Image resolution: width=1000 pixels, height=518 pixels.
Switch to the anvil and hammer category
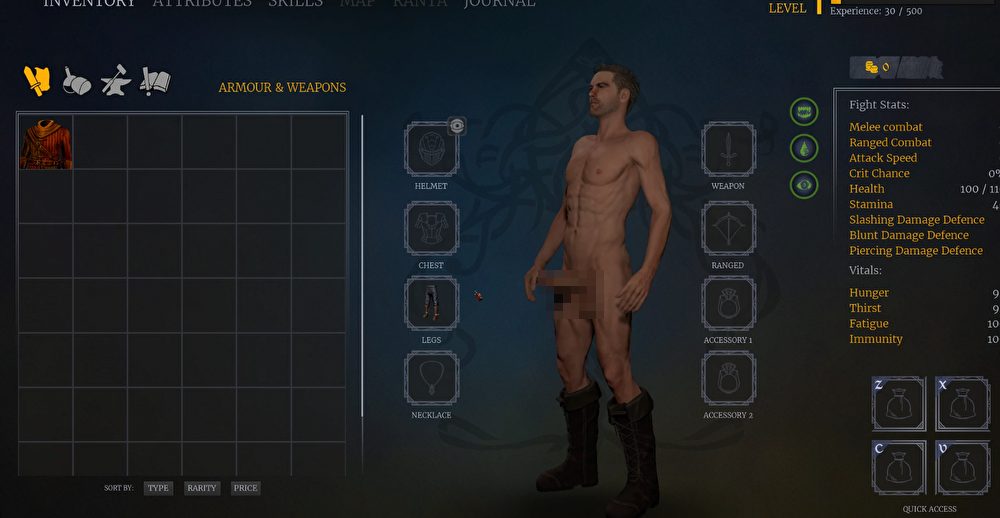click(115, 81)
